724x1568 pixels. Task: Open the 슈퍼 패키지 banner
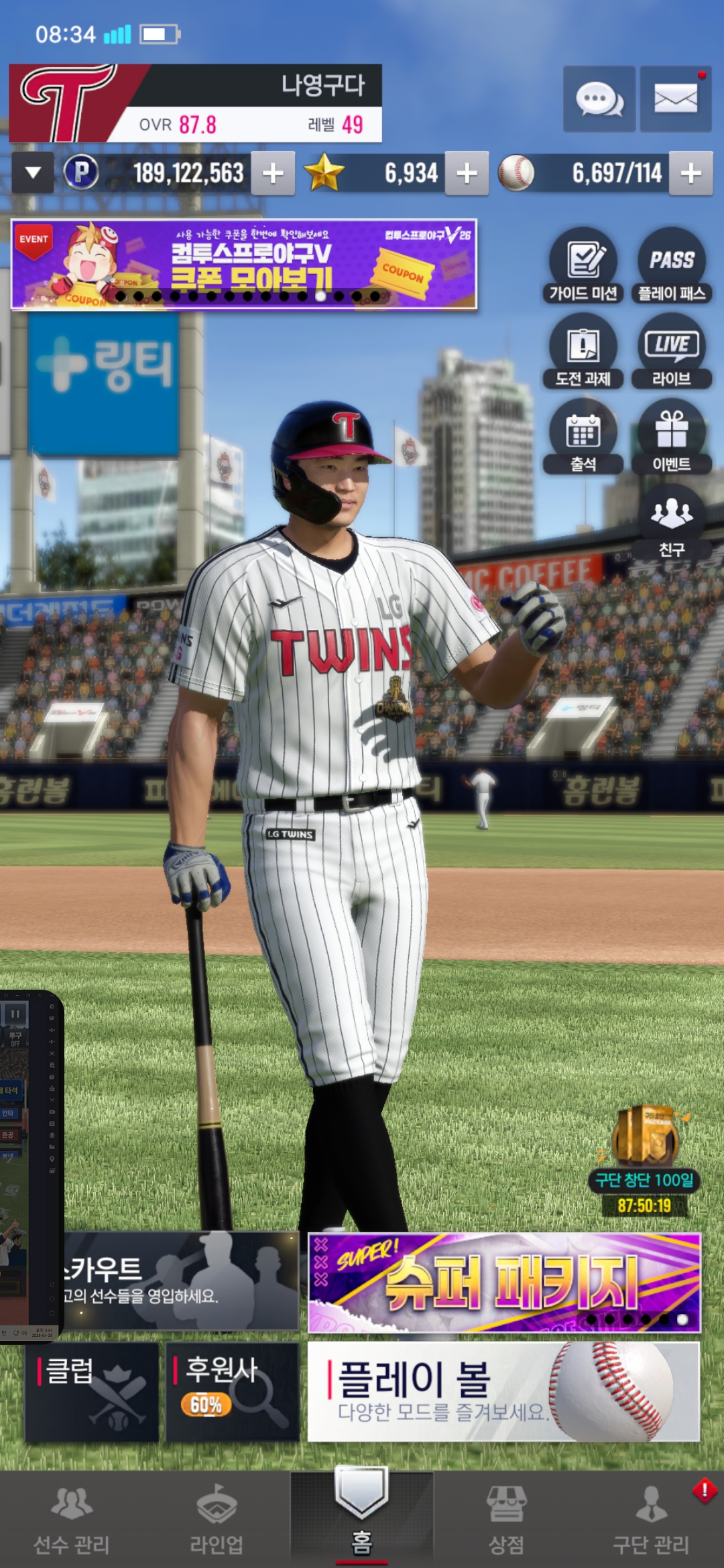(504, 1283)
